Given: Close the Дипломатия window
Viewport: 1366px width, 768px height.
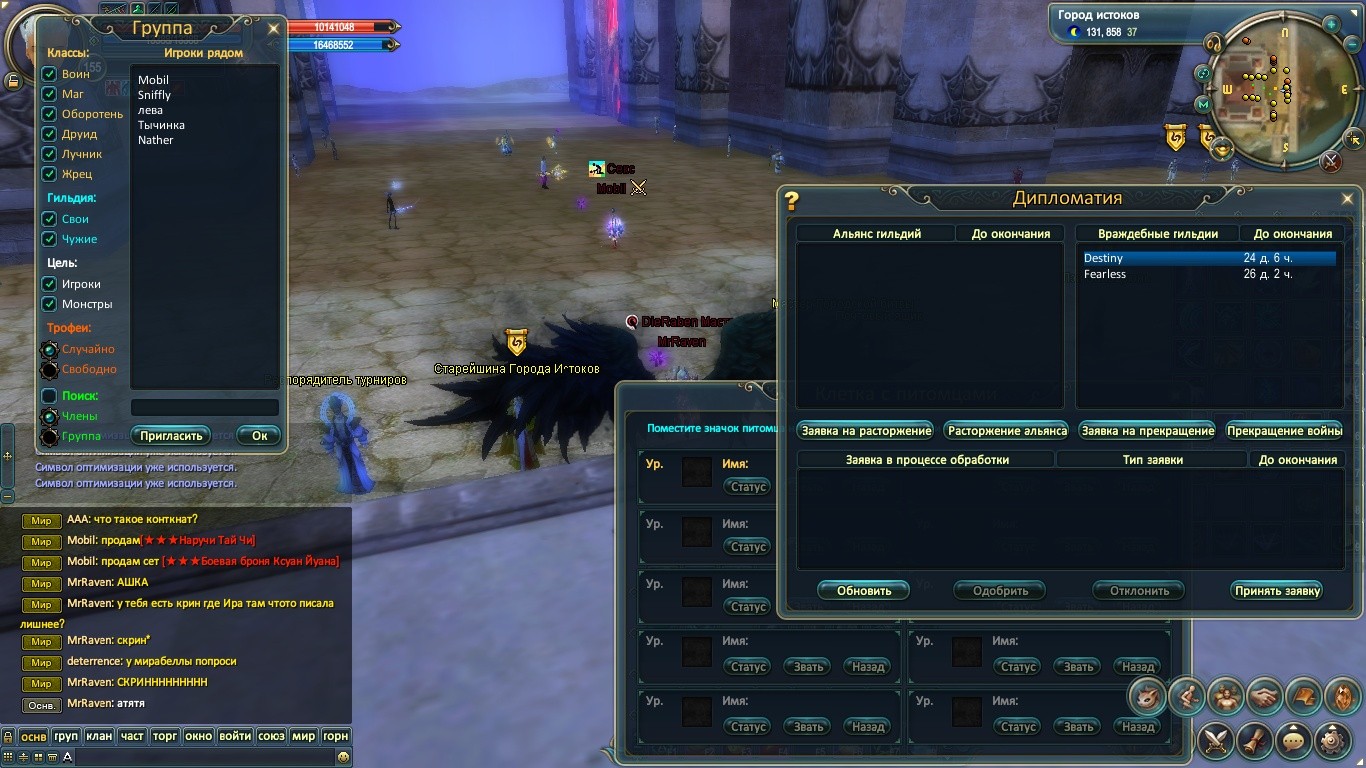Looking at the screenshot, I should pyautogui.click(x=1347, y=199).
